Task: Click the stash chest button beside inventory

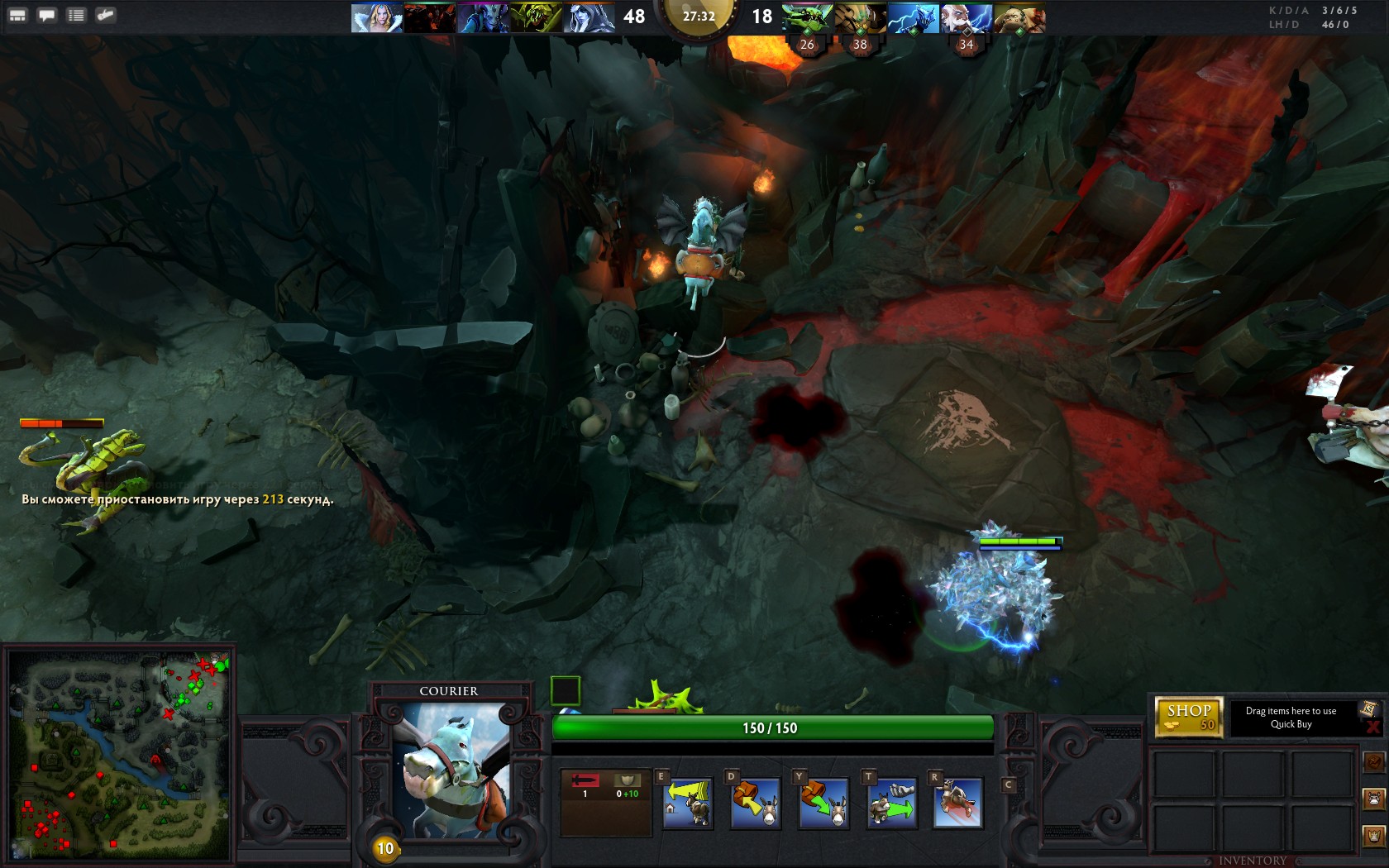Action: [1374, 761]
